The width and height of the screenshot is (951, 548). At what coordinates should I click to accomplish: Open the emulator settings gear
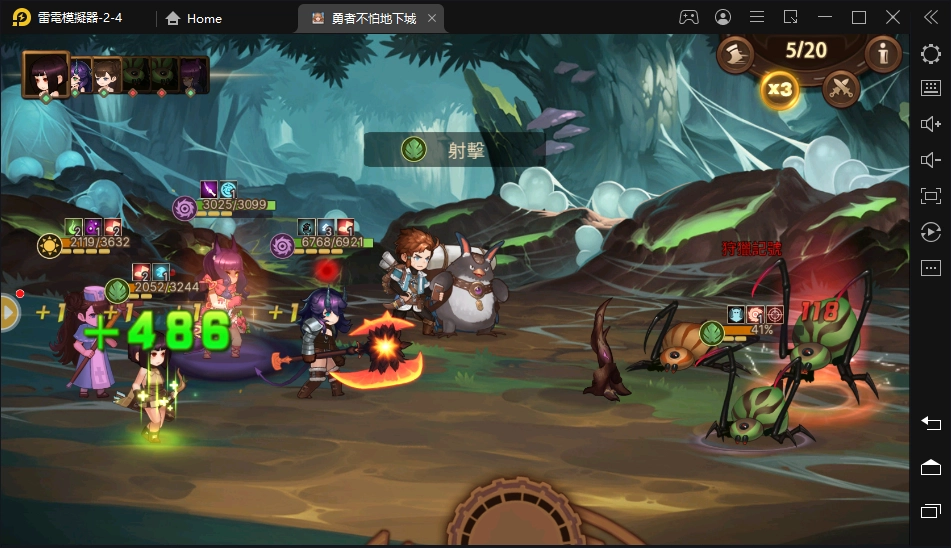(930, 55)
